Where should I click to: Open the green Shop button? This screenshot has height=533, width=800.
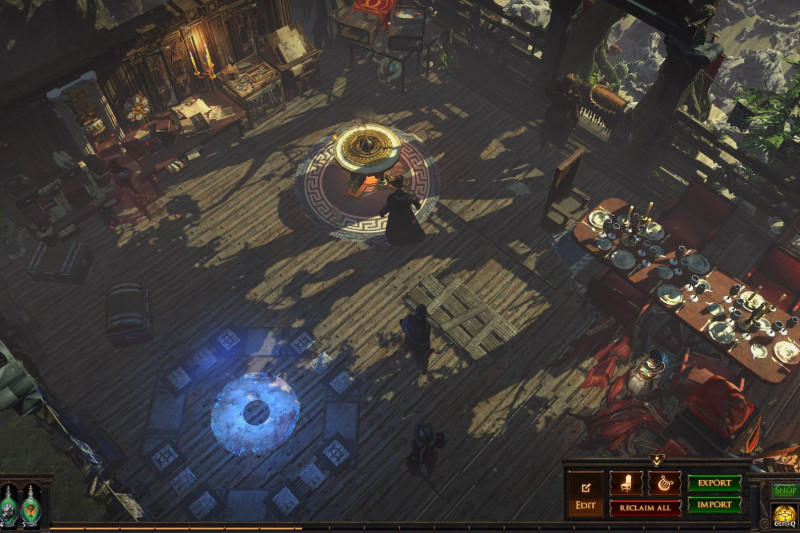(x=786, y=489)
